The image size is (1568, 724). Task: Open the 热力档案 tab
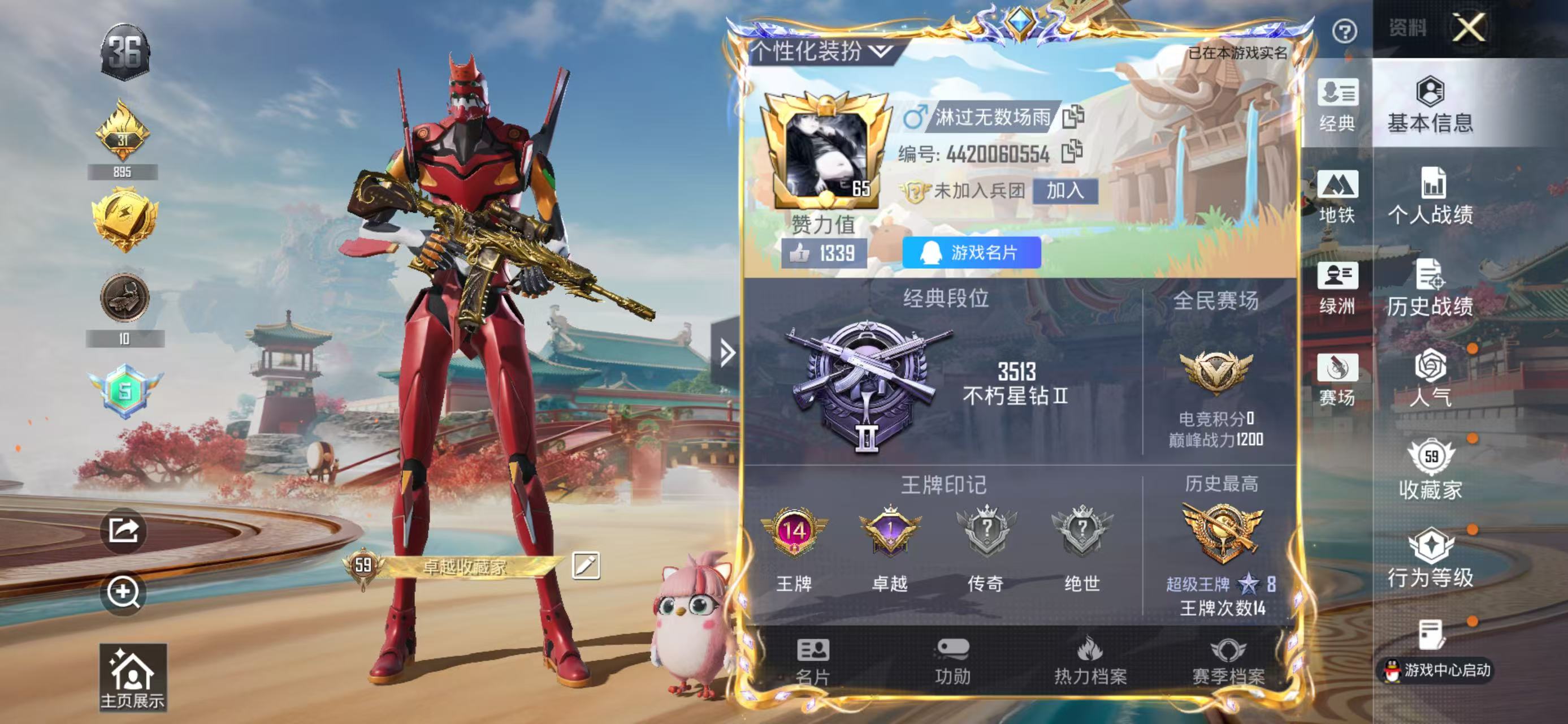[1090, 661]
